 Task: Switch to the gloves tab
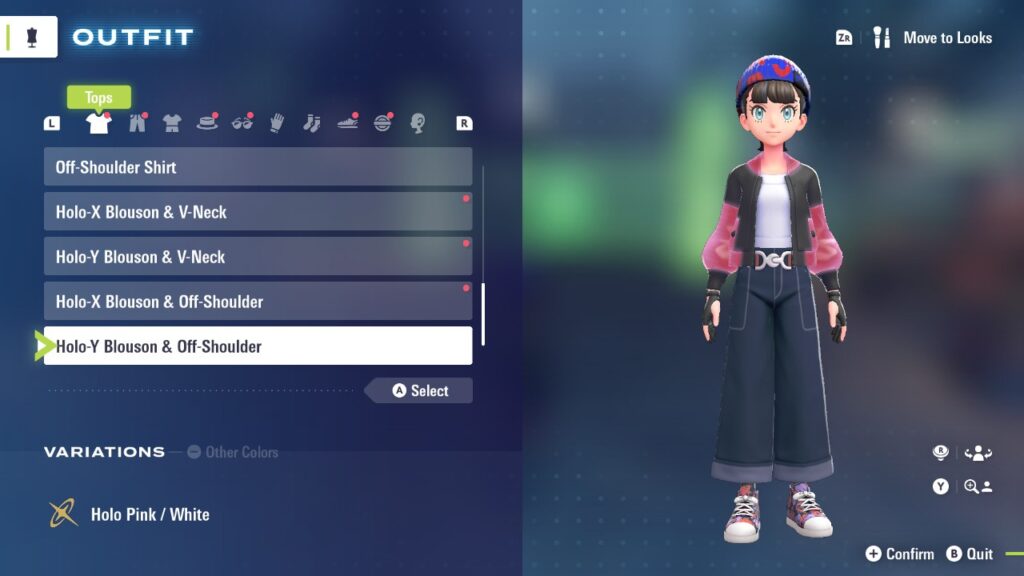pos(277,123)
